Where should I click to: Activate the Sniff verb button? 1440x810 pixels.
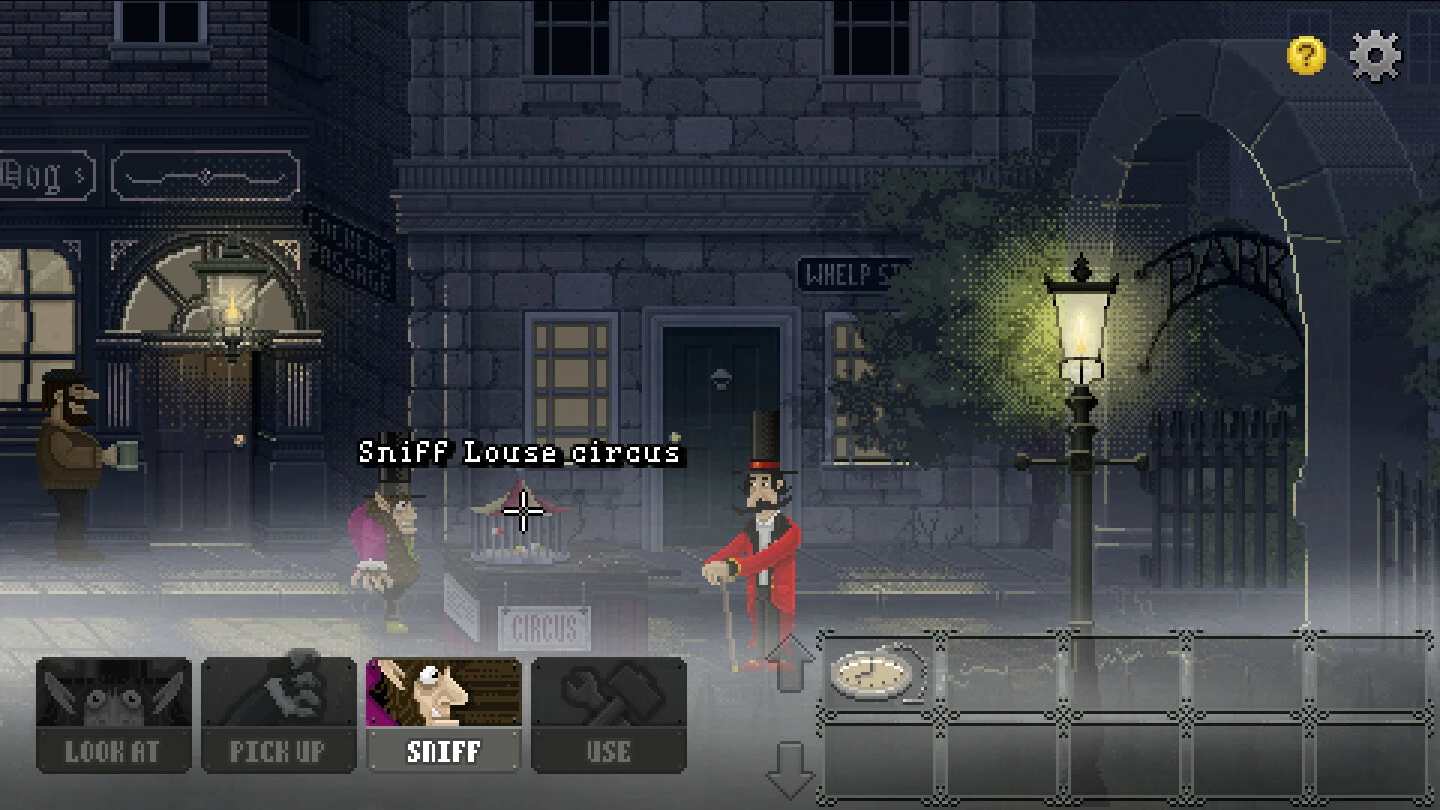(x=444, y=714)
